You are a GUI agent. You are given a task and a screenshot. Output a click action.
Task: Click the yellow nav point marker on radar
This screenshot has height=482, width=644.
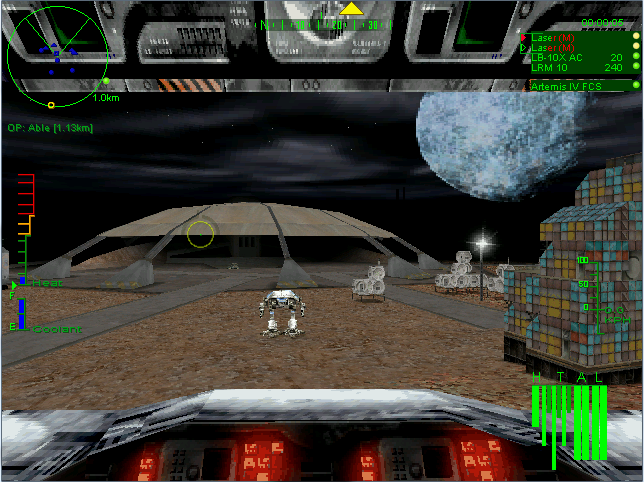[x=51, y=105]
